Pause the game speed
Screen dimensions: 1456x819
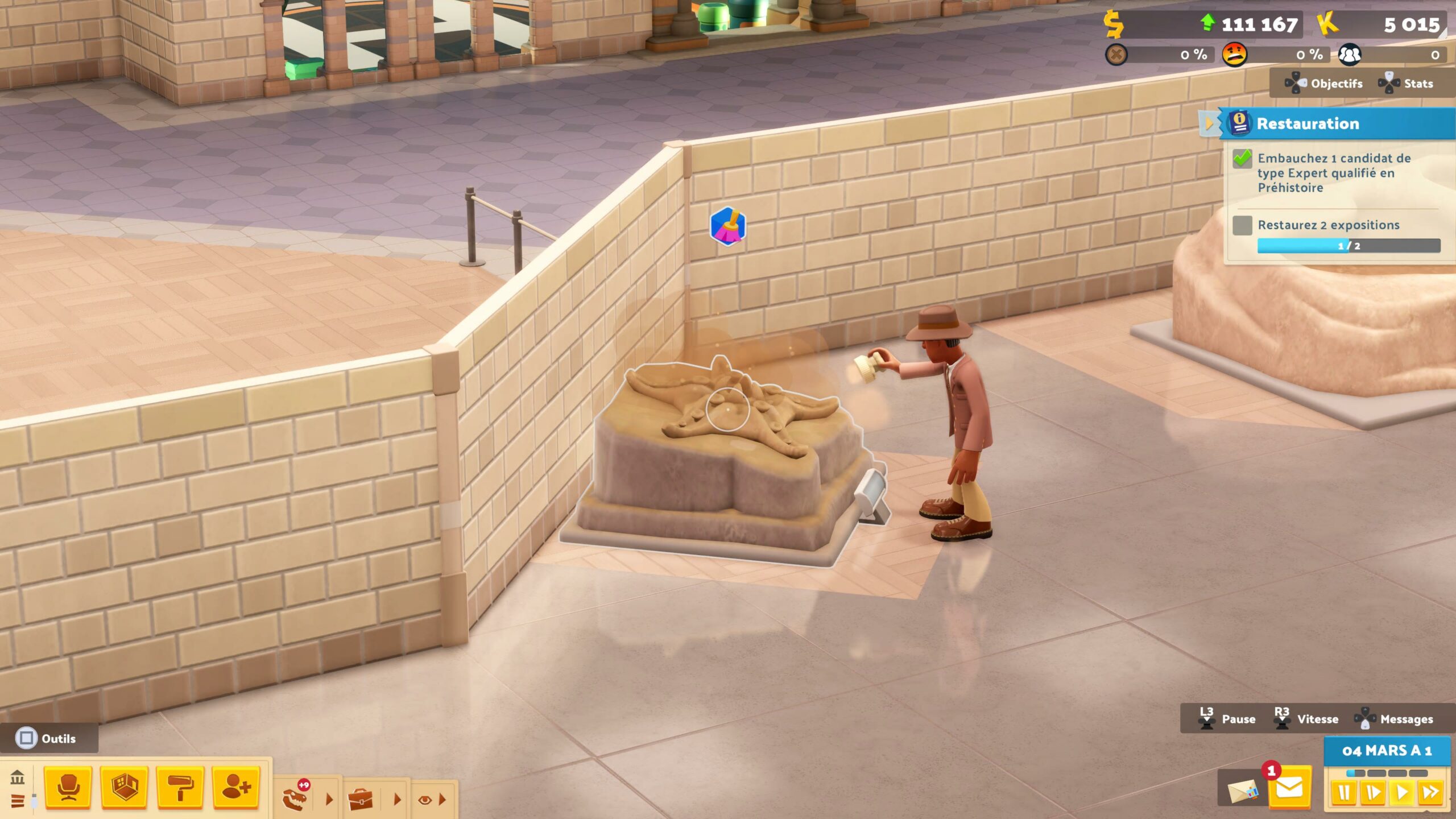pos(1344,793)
